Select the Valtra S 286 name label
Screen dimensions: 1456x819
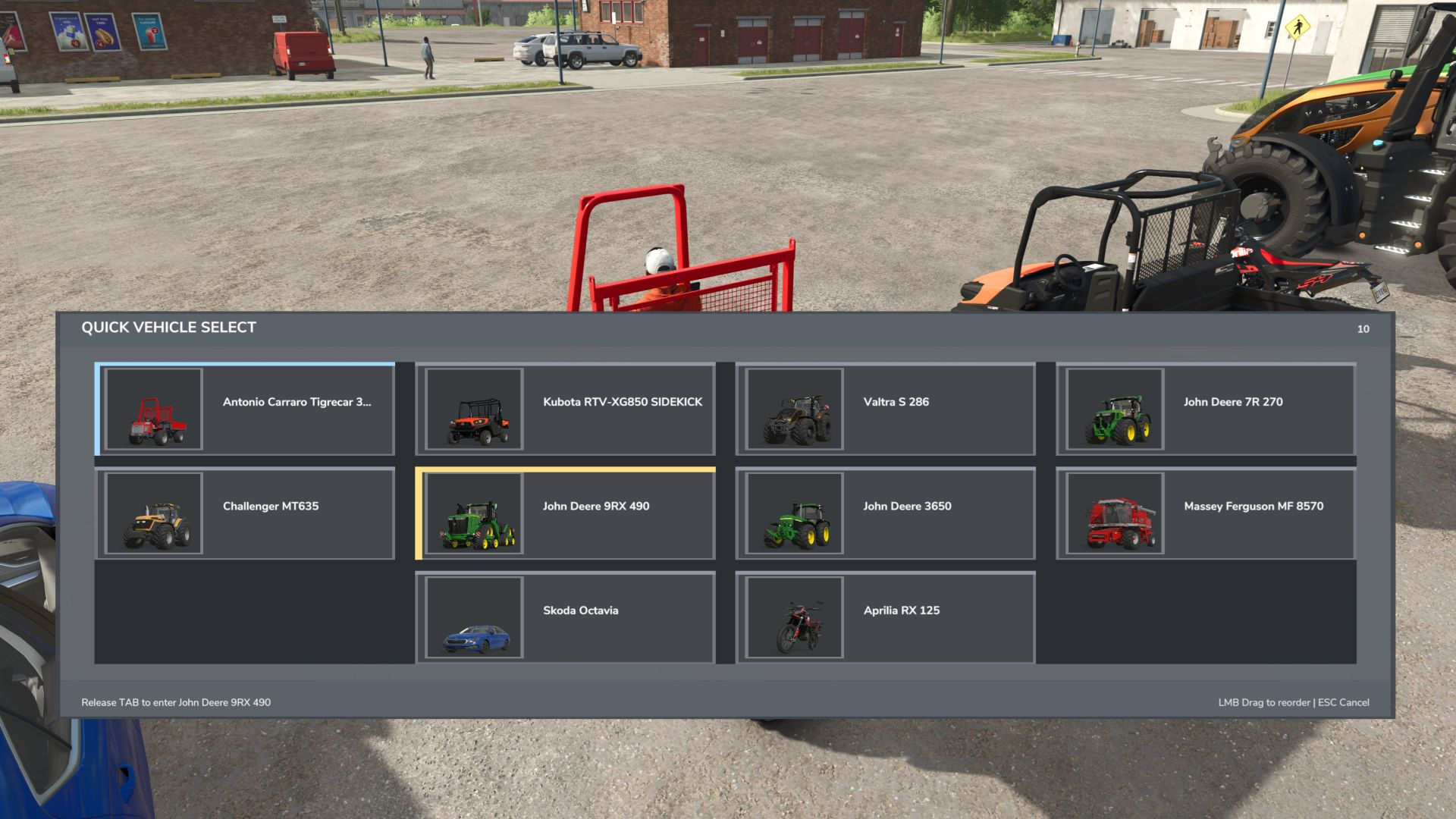[896, 402]
